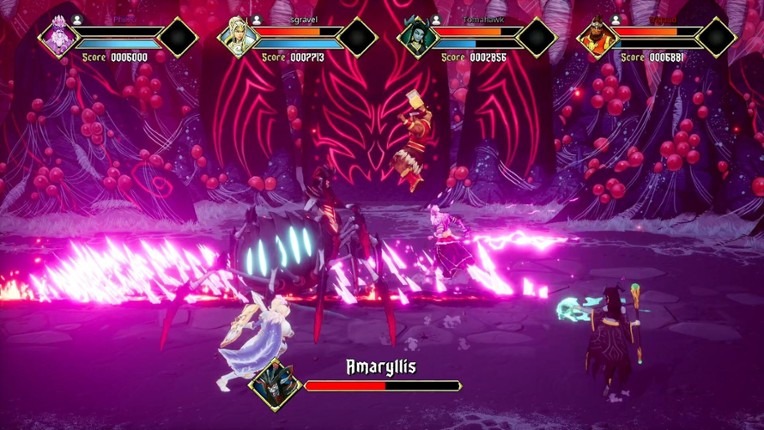This screenshot has height=430, width=764.
Task: Click sgravel's blonde character portrait
Action: [x=238, y=38]
